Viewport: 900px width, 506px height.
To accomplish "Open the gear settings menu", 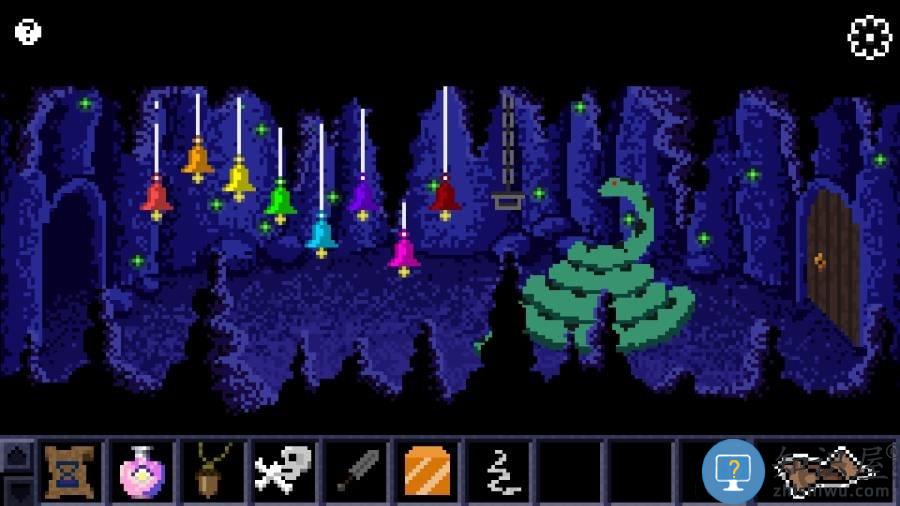I will coord(869,37).
